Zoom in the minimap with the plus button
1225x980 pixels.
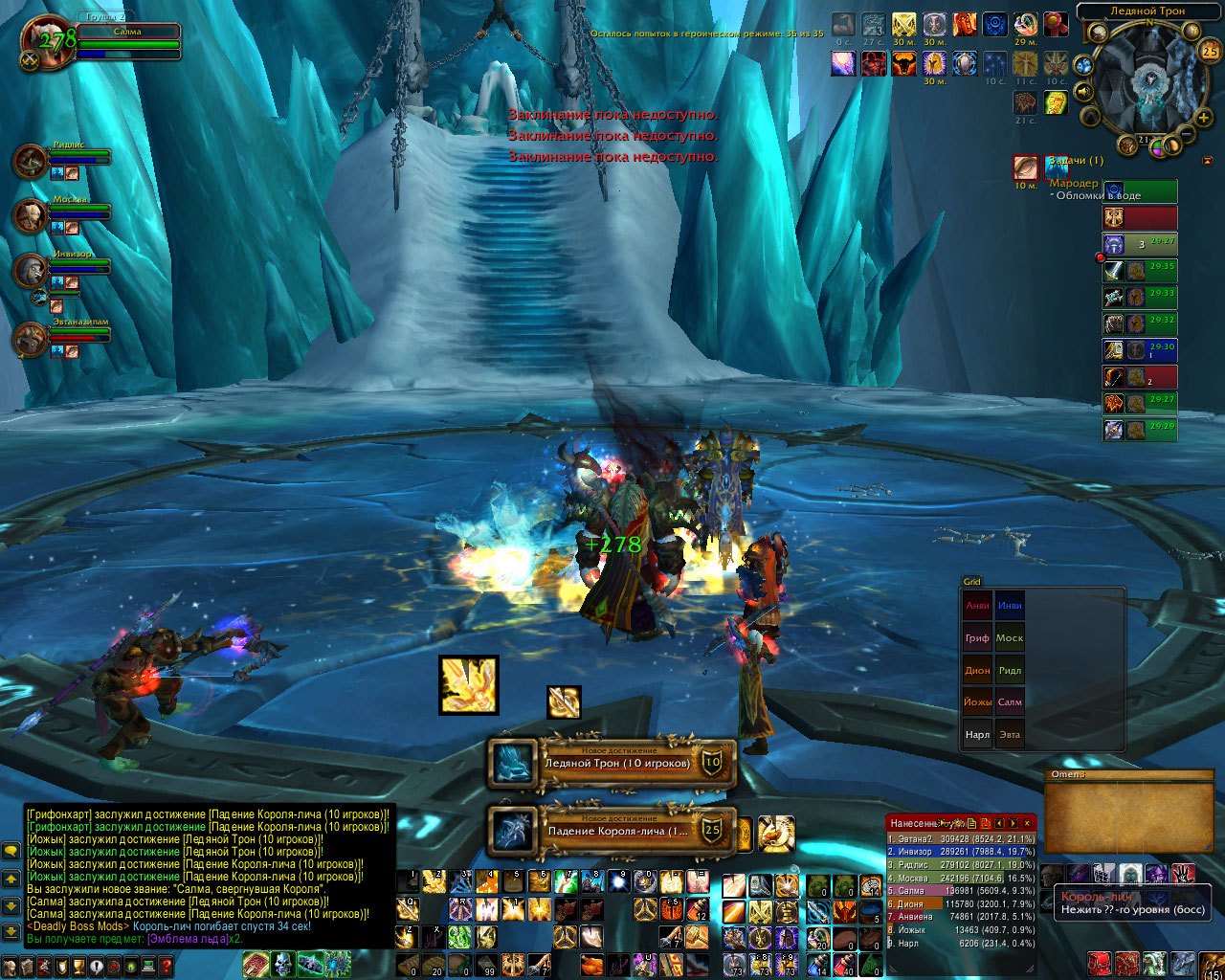click(x=1204, y=118)
